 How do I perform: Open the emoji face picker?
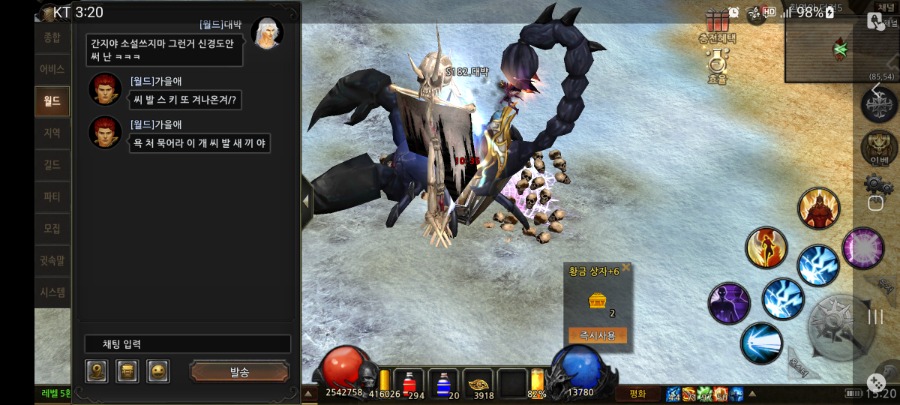click(157, 372)
